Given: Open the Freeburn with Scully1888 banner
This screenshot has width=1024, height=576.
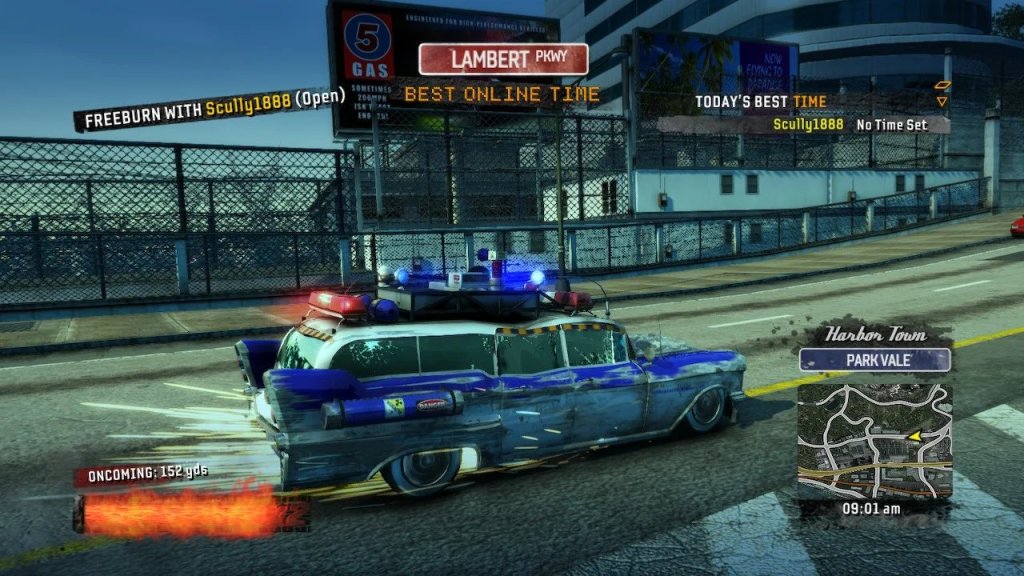Looking at the screenshot, I should click(x=214, y=106).
